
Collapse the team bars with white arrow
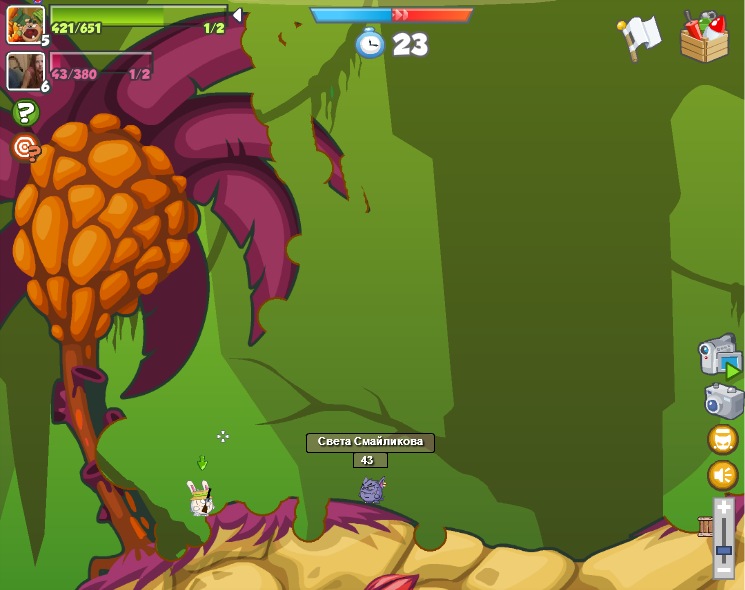pyautogui.click(x=237, y=15)
